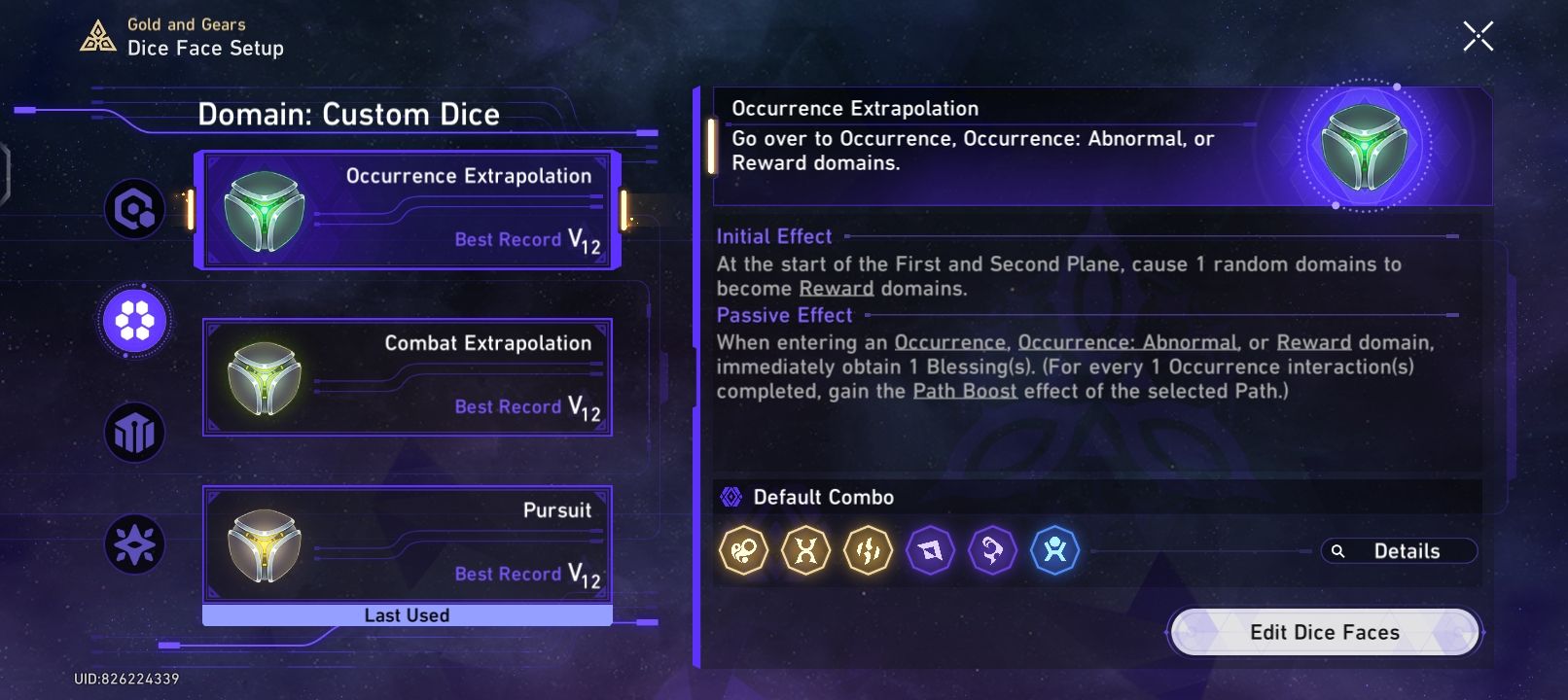
Task: Click the underlined Path Boost term
Action: pos(964,392)
